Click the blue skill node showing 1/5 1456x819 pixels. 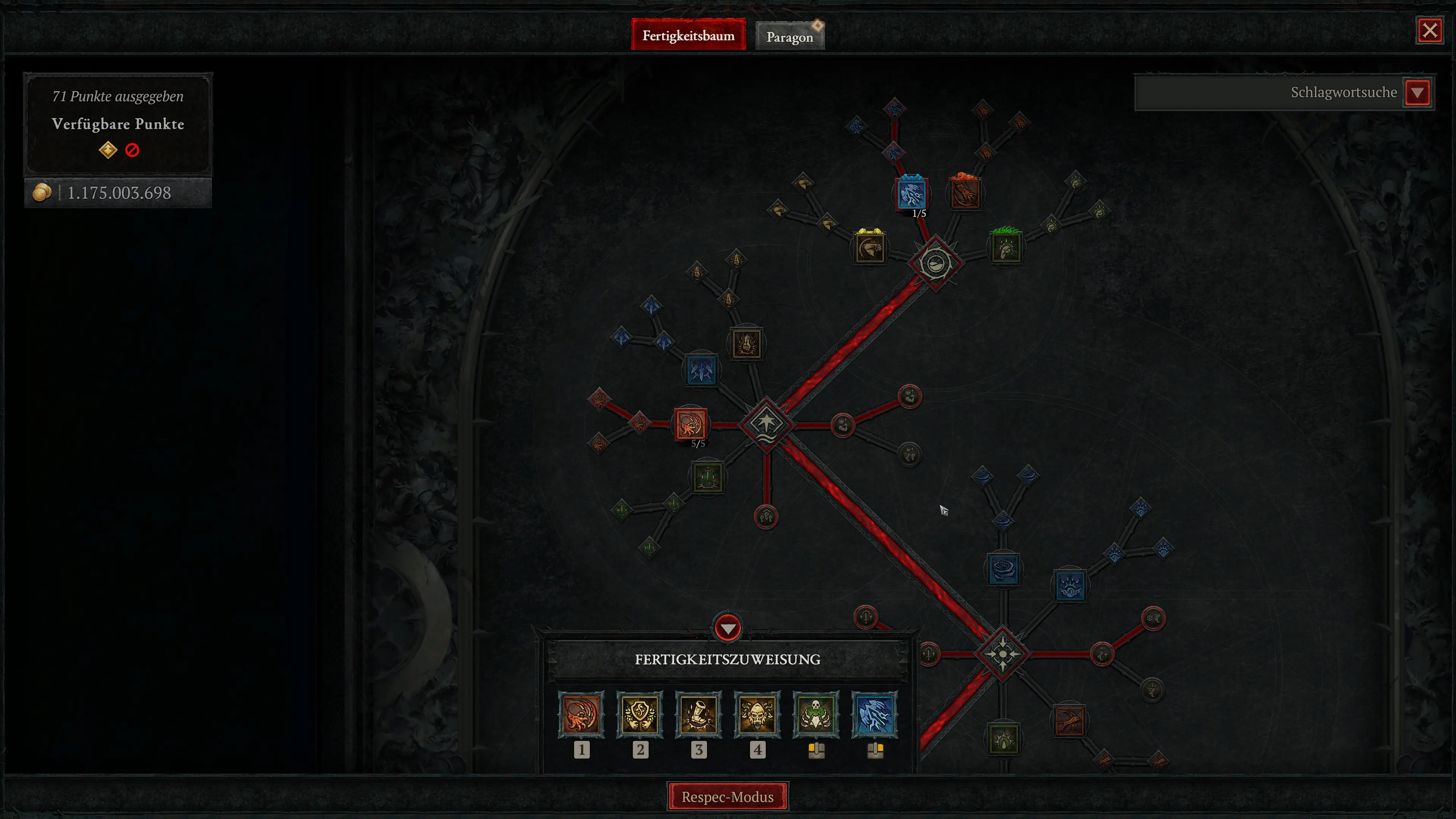point(911,194)
